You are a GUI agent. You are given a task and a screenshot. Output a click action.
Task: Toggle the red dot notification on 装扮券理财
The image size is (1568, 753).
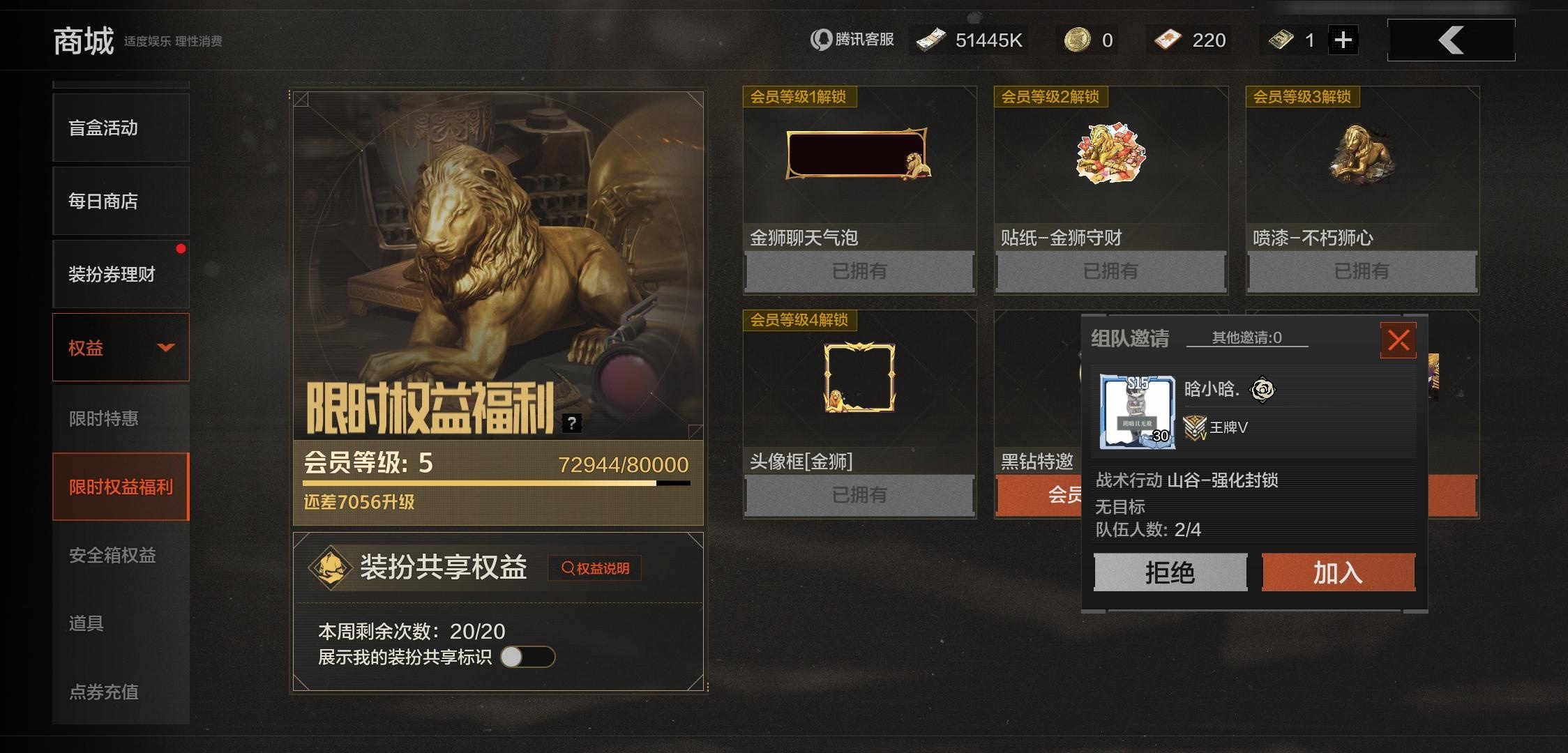(183, 248)
